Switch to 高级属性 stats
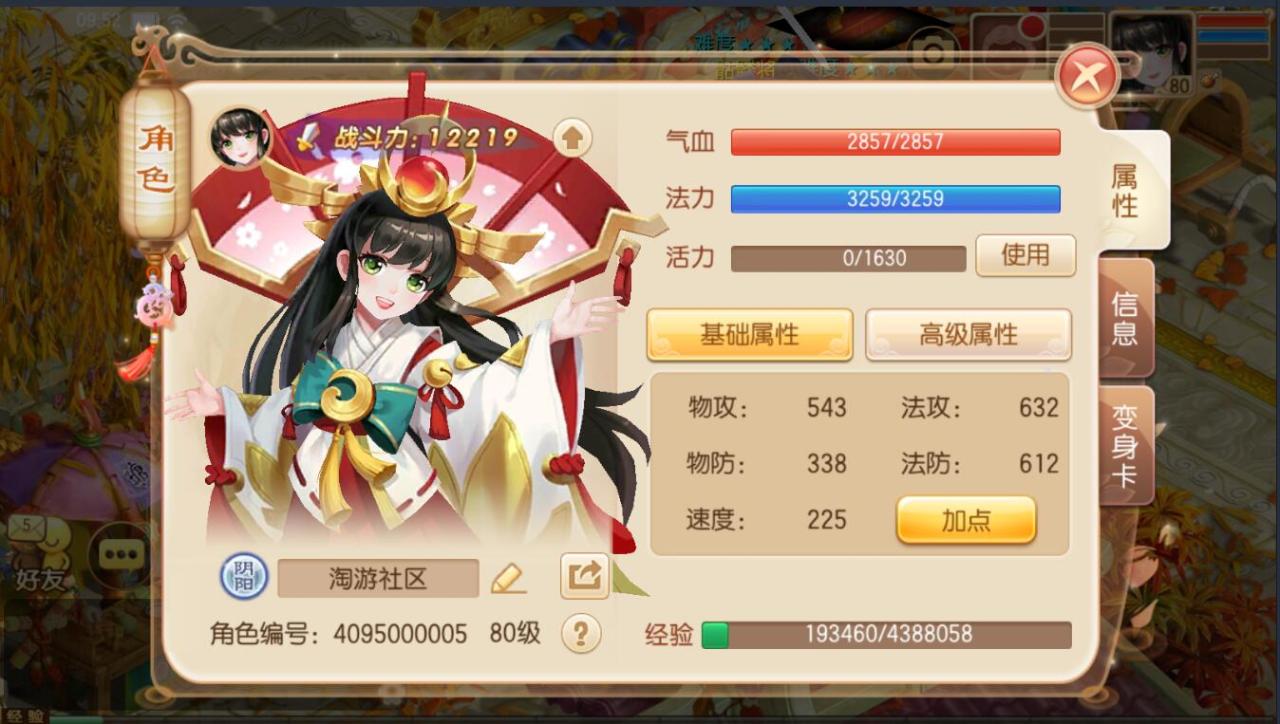The image size is (1280, 724). (x=967, y=334)
